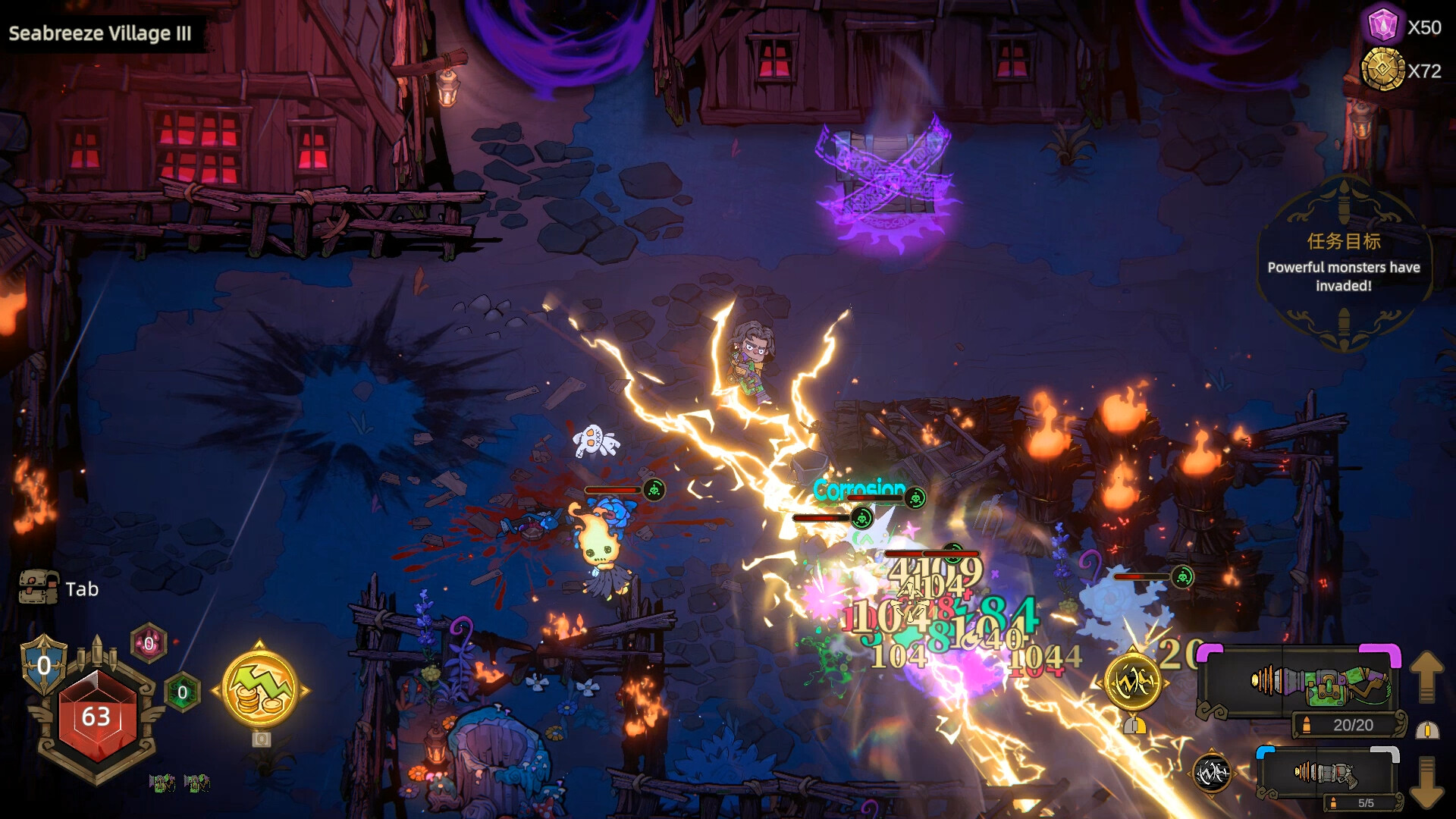Viewport: 1456px width, 819px height.
Task: Click the upward weapon swap arrow
Action: tap(1426, 676)
